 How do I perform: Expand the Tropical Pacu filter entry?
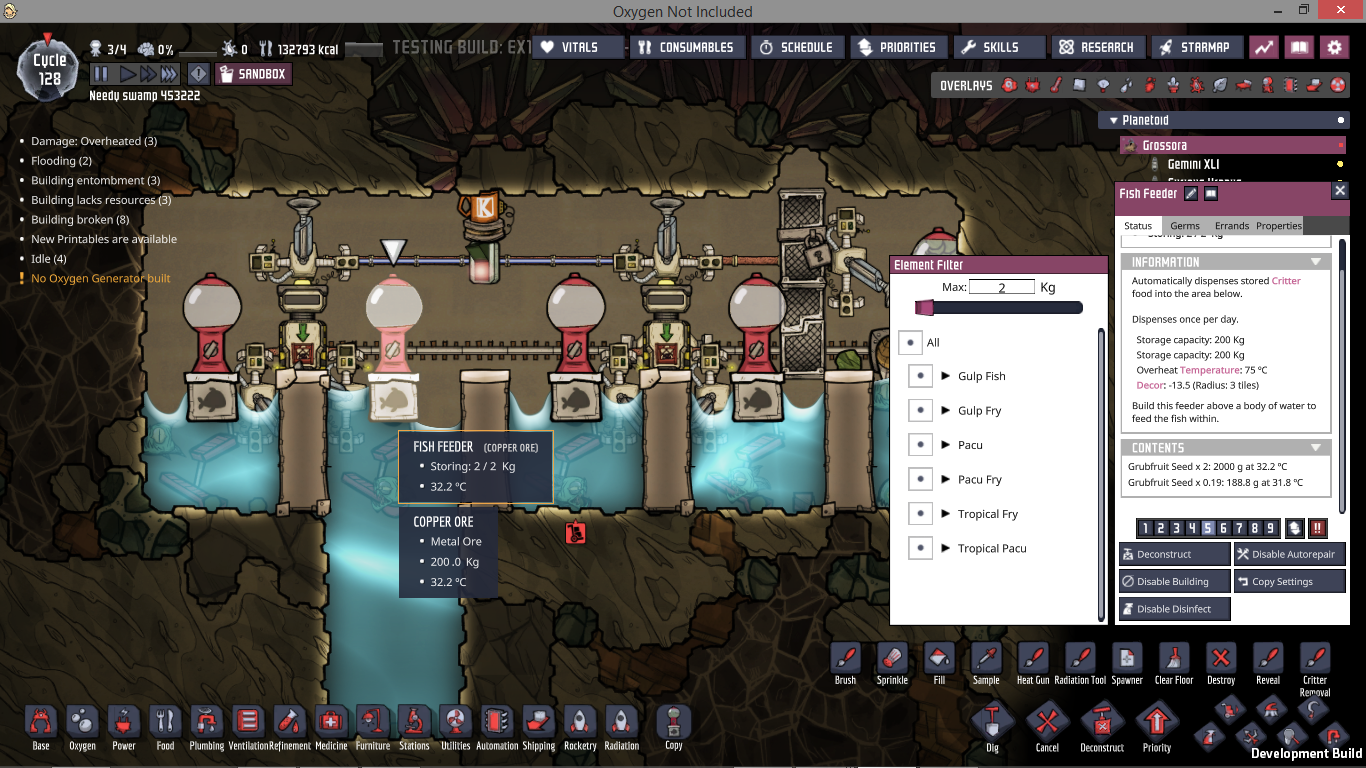[x=945, y=548]
